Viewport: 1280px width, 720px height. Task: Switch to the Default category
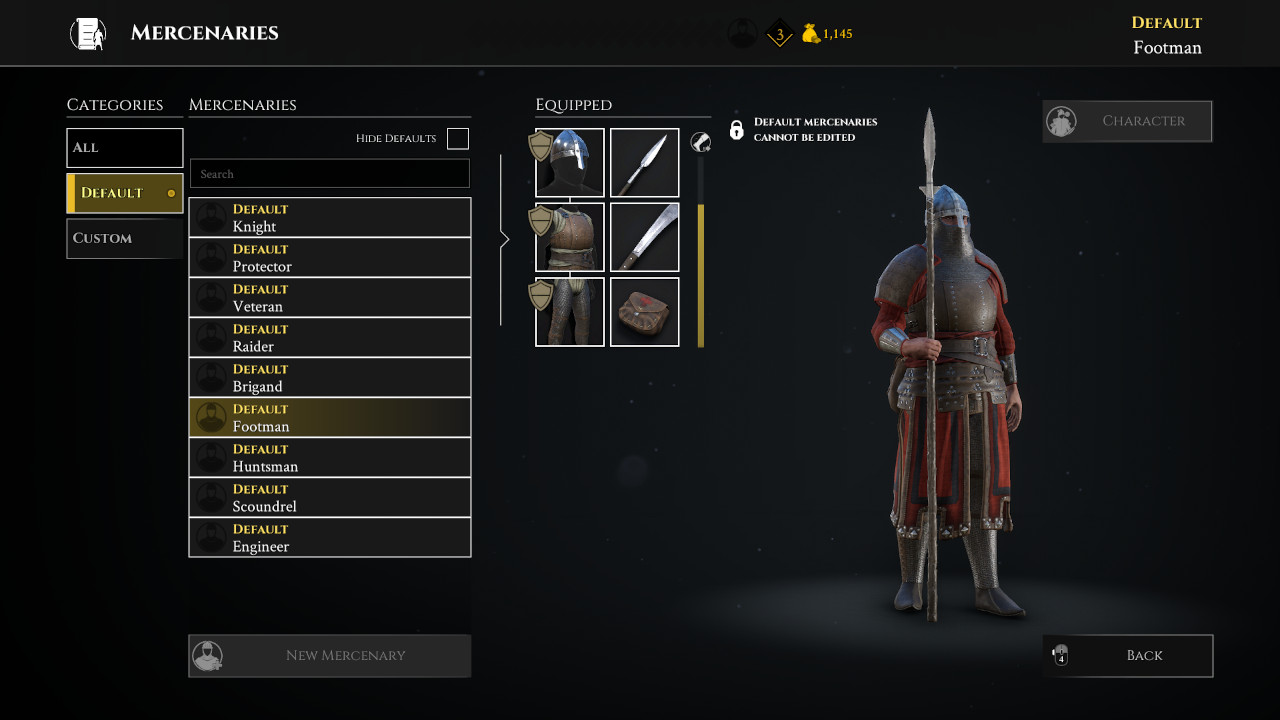point(125,193)
